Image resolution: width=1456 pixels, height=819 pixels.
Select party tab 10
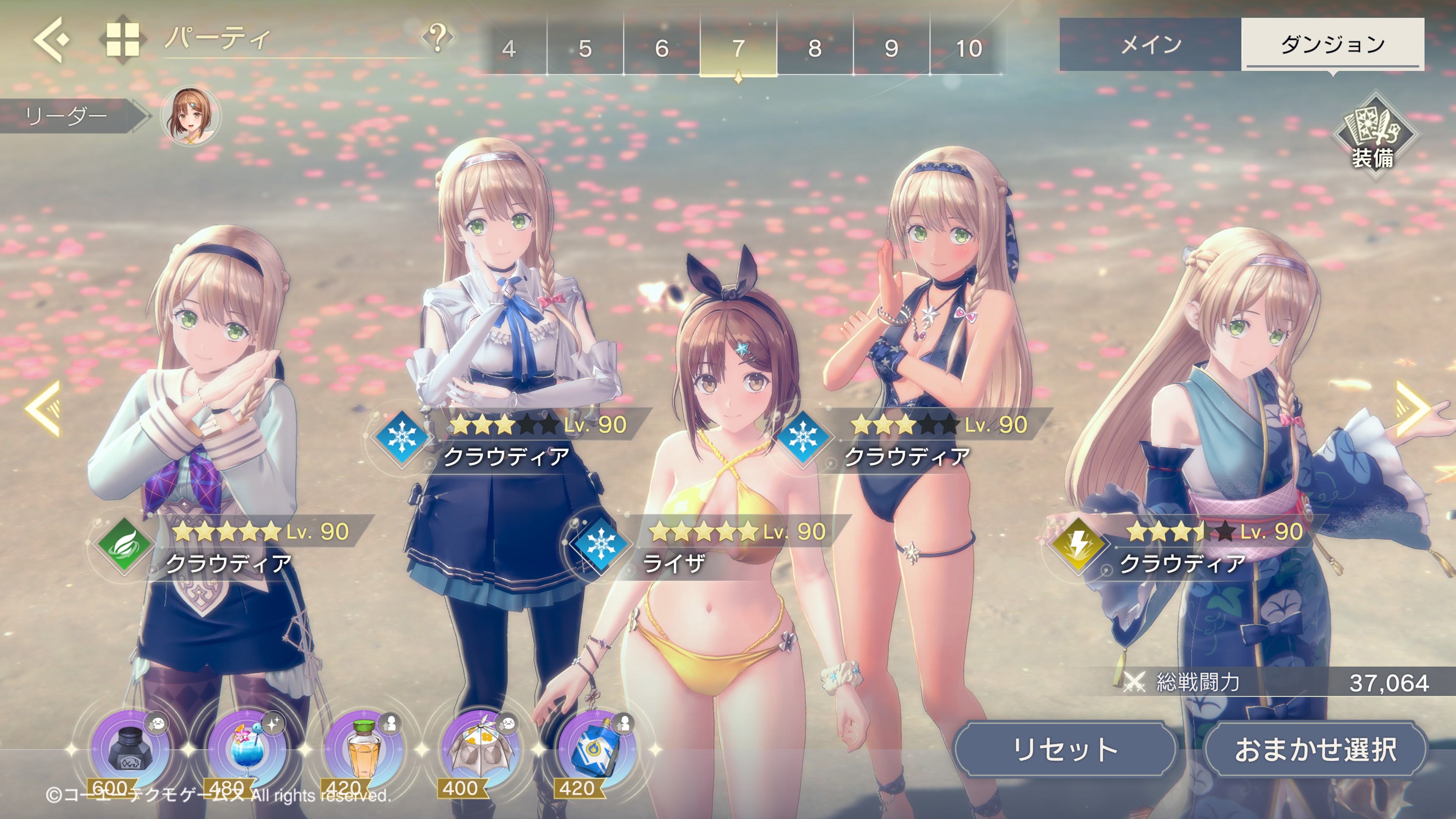click(x=968, y=48)
